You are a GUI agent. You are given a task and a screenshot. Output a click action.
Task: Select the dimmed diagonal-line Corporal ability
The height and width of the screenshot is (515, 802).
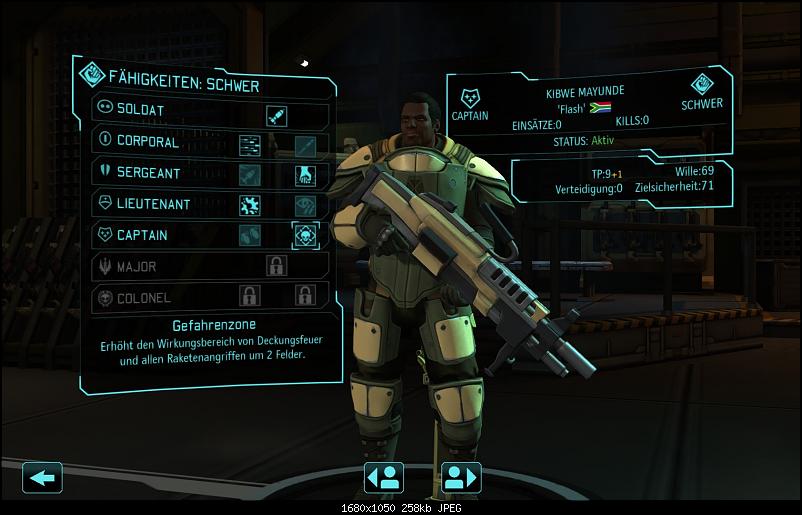(305, 146)
